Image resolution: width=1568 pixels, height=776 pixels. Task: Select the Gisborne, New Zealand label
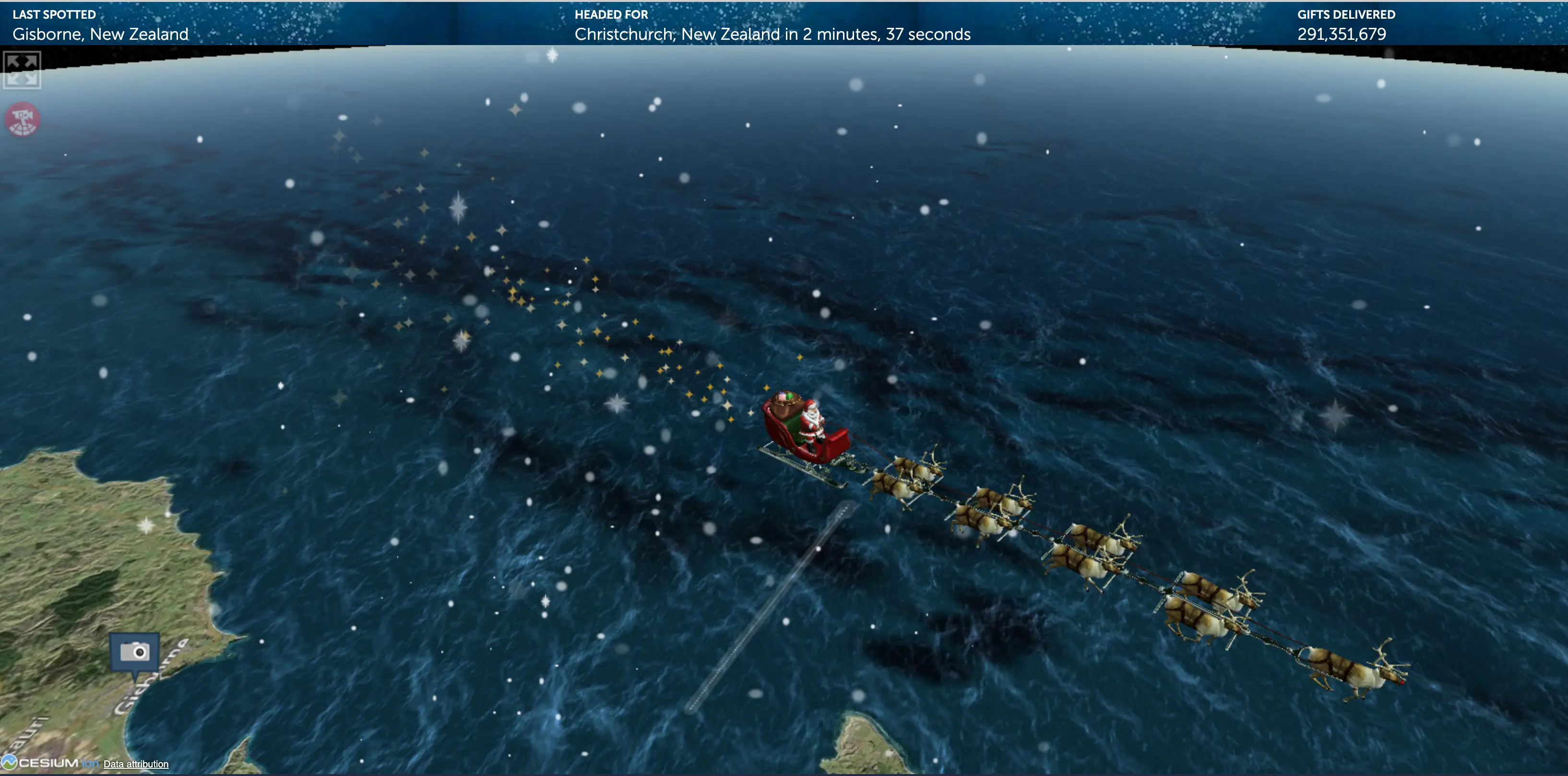coord(100,35)
